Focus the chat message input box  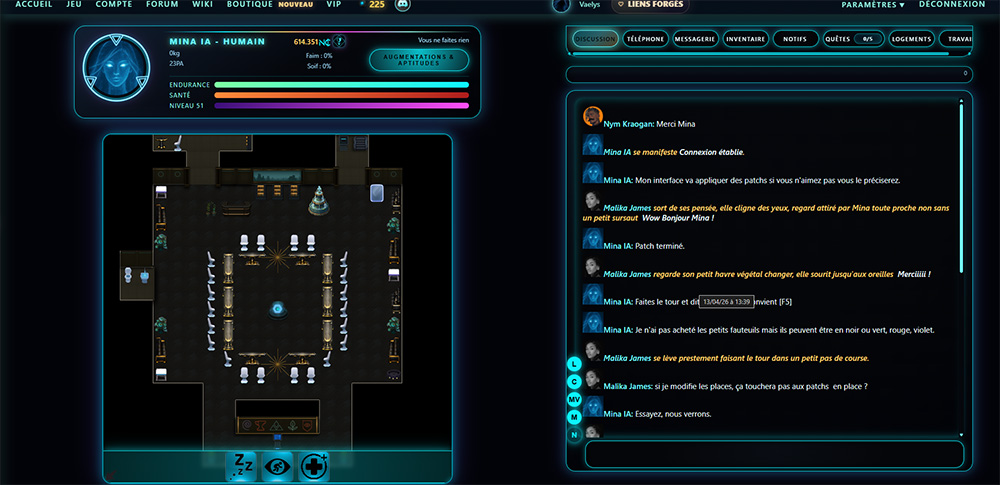(x=773, y=454)
